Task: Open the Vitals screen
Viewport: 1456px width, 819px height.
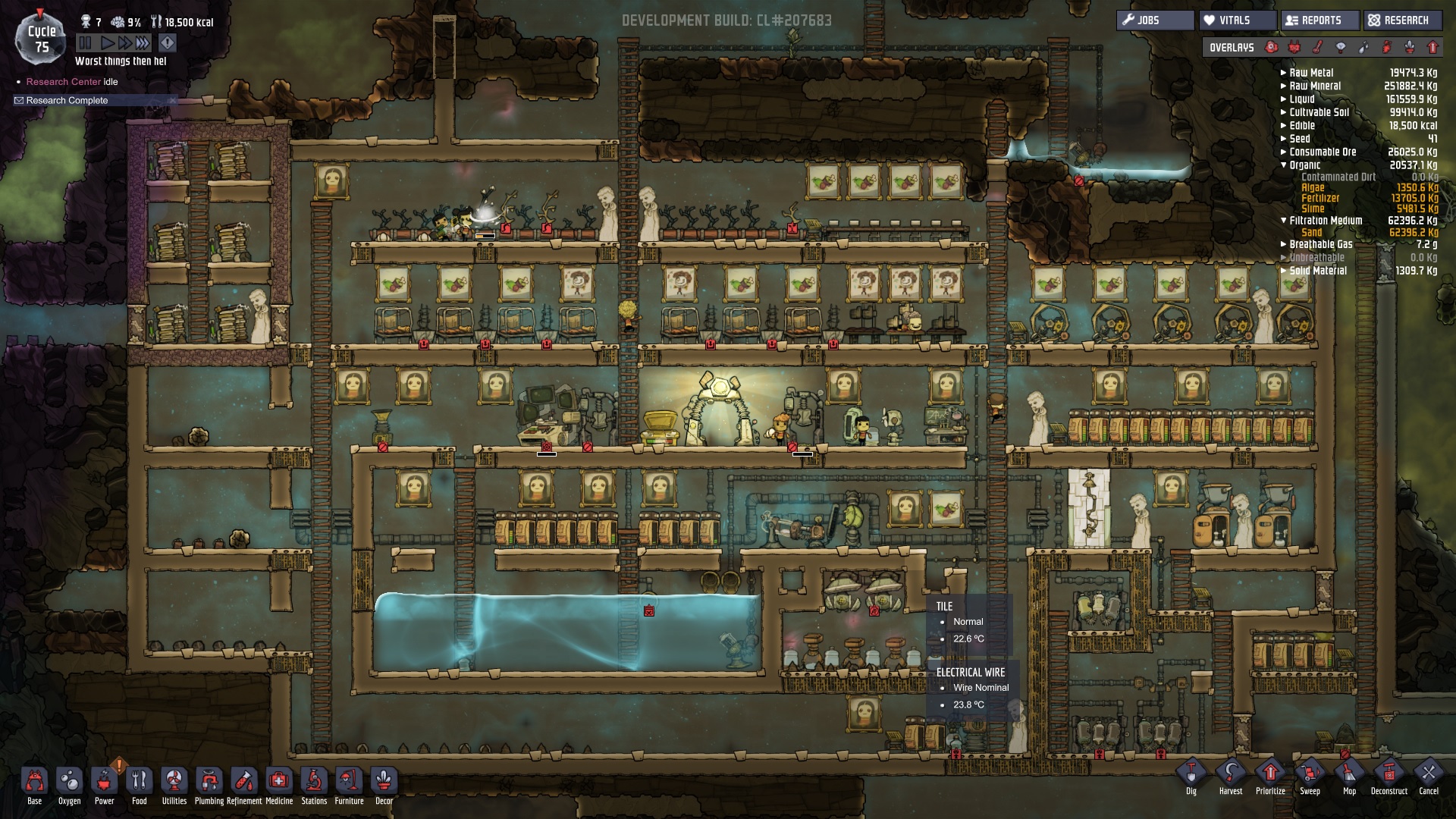Action: point(1236,20)
